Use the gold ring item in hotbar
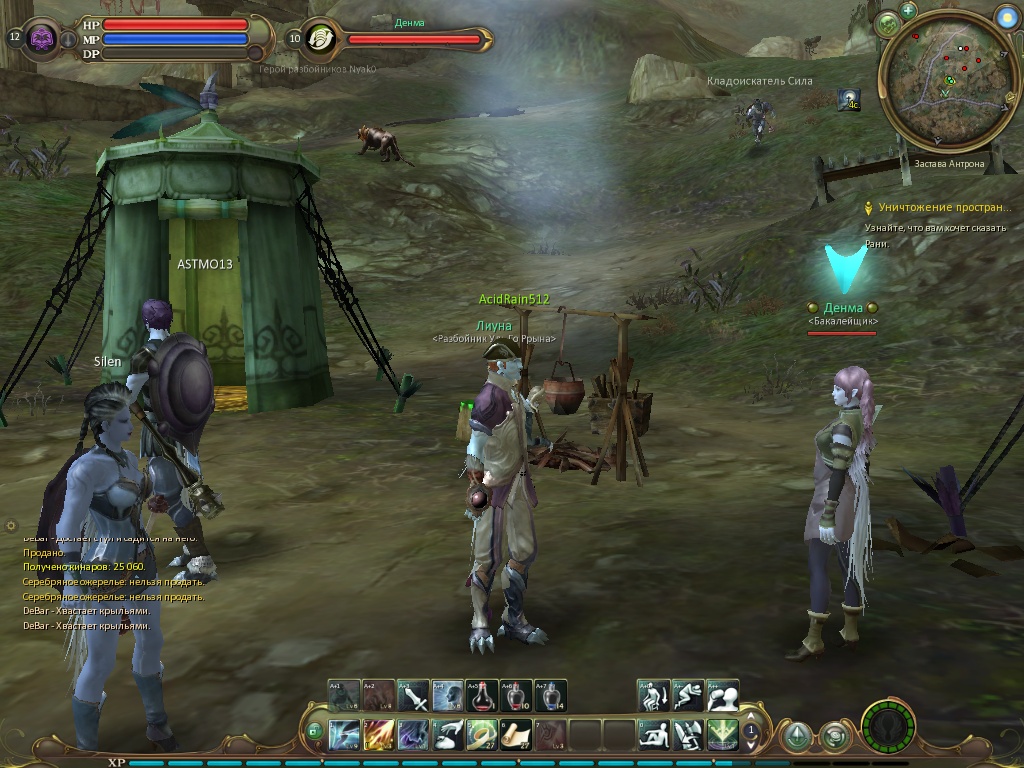The height and width of the screenshot is (768, 1024). tap(482, 735)
